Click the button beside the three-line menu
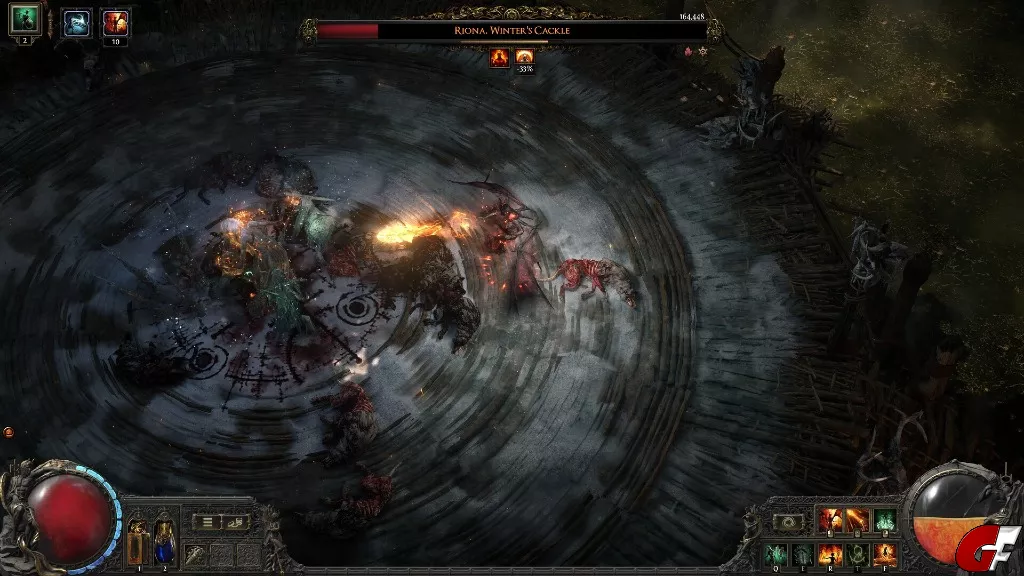Screen dimensions: 1024x576 pos(234,522)
